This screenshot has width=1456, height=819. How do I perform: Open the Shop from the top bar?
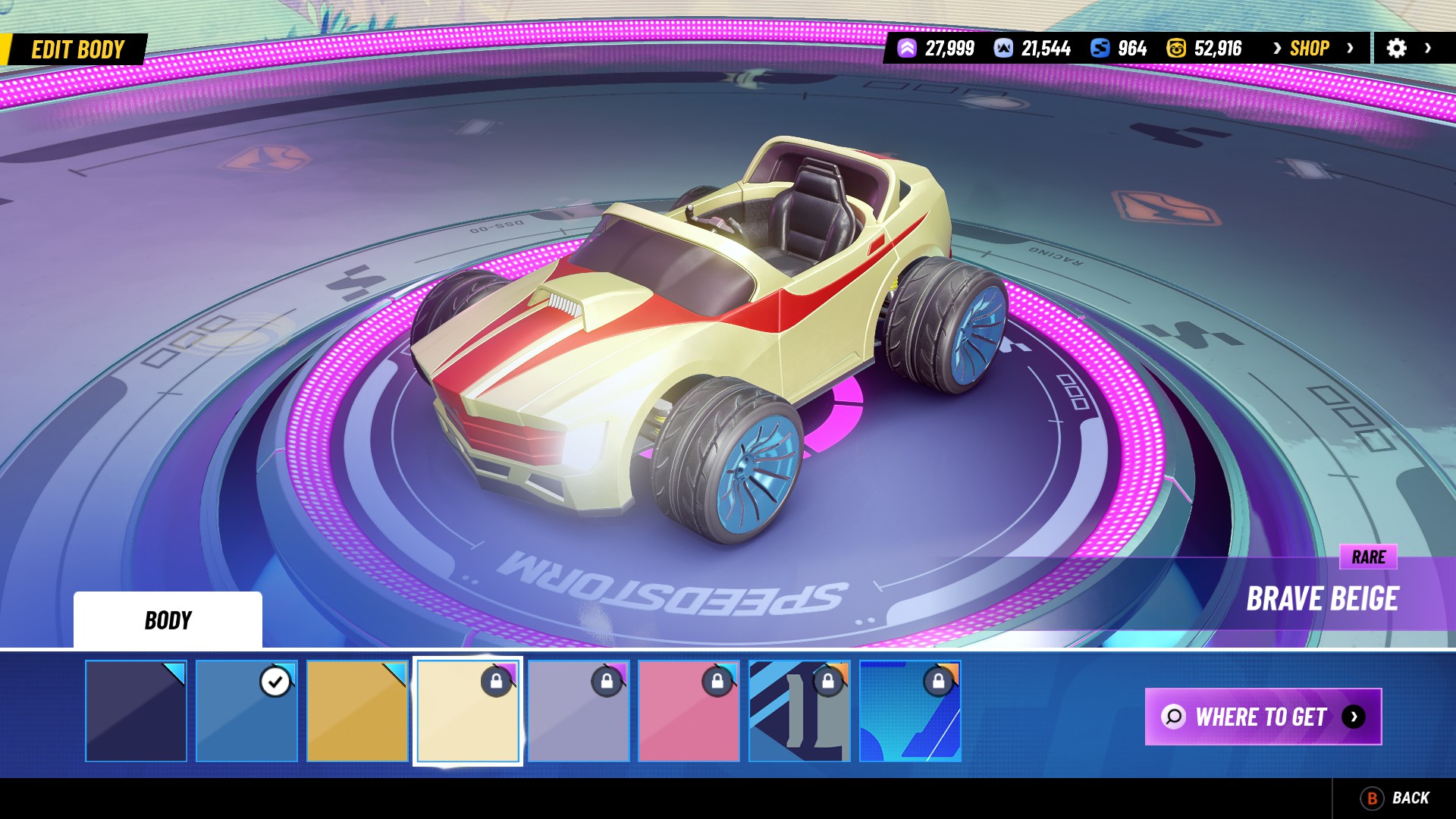[1310, 49]
